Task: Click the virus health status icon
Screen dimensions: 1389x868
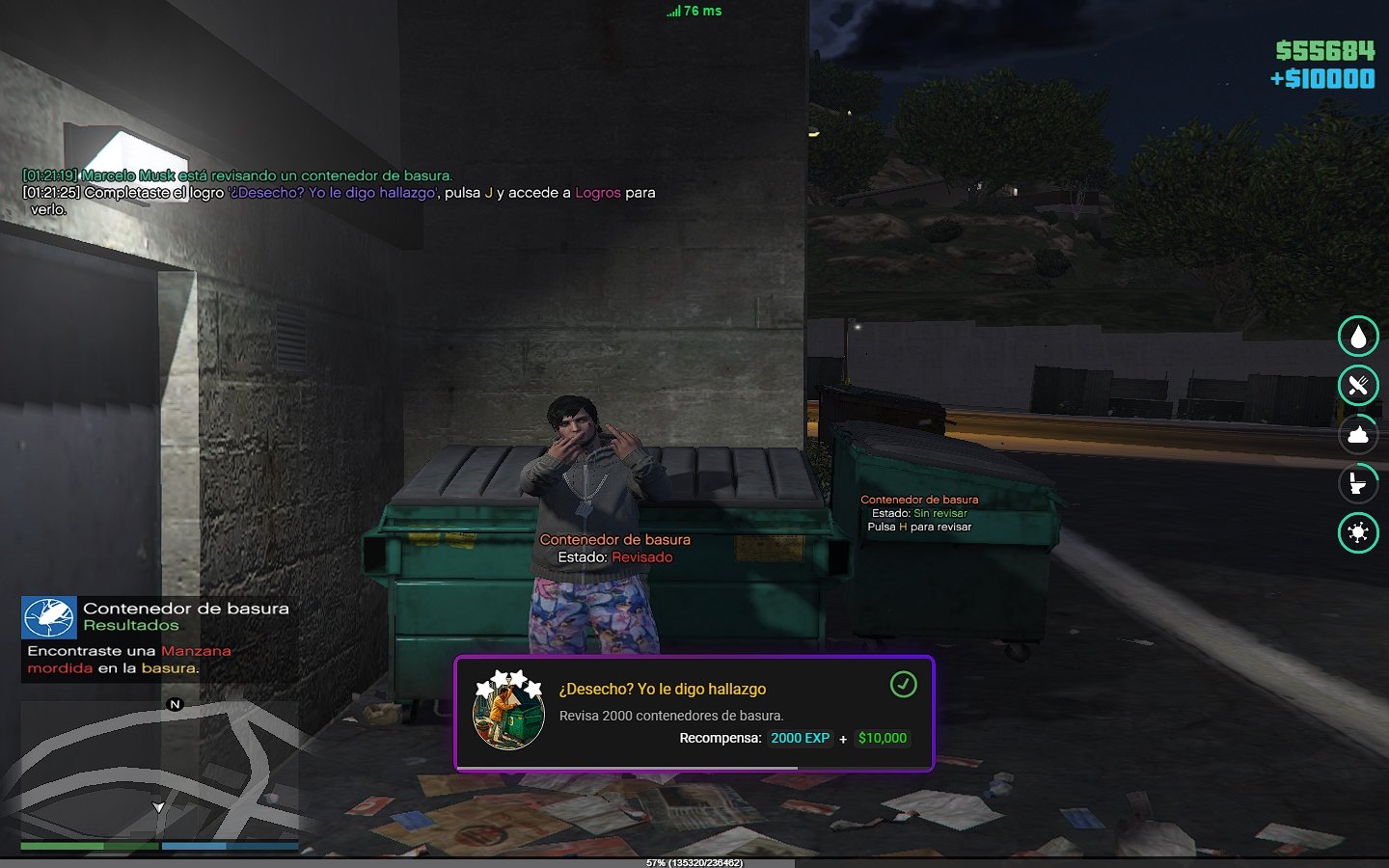Action: click(x=1358, y=532)
